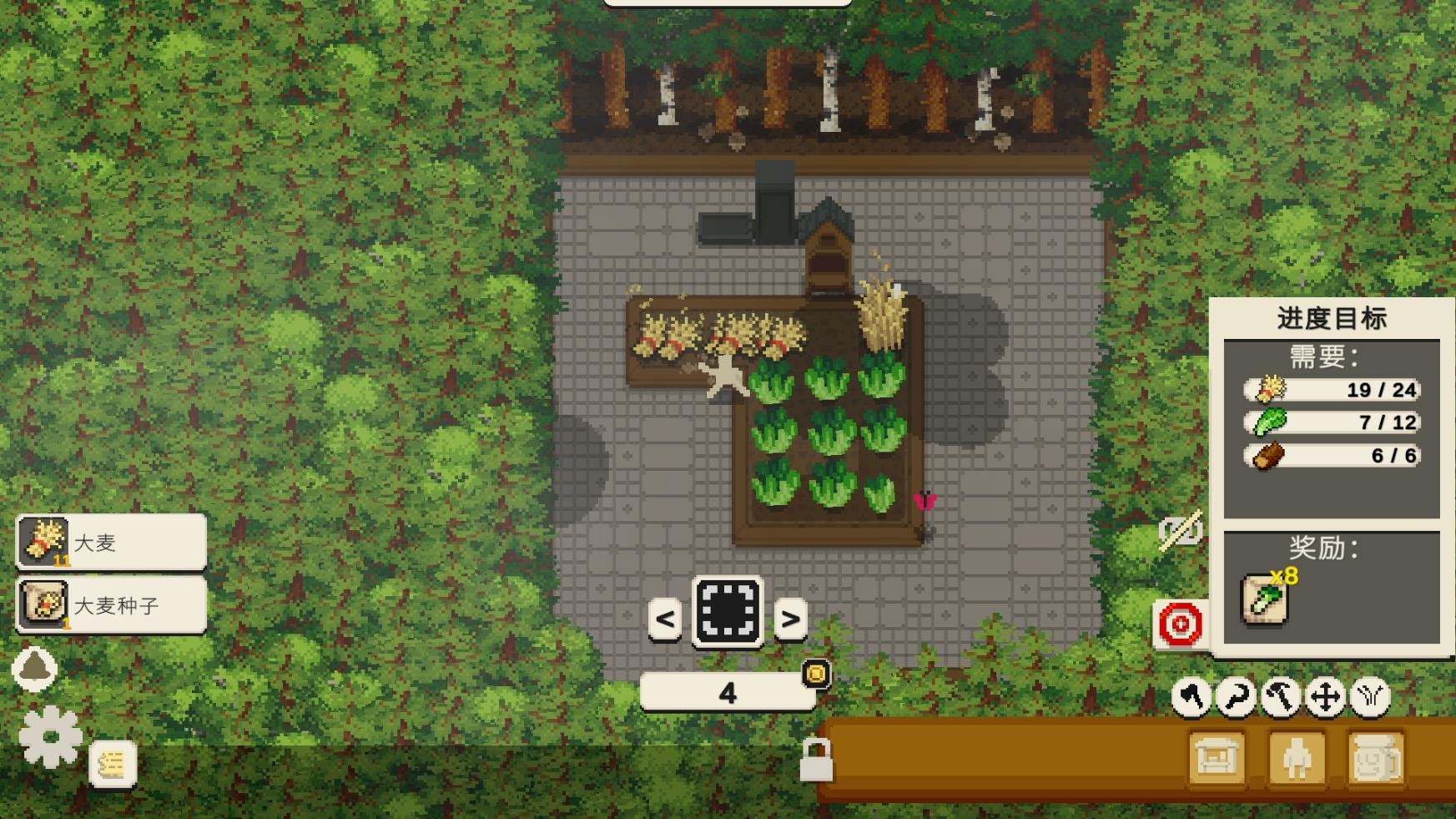Screen dimensions: 1456x819
Task: Open the market stall menu
Action: tap(1217, 758)
